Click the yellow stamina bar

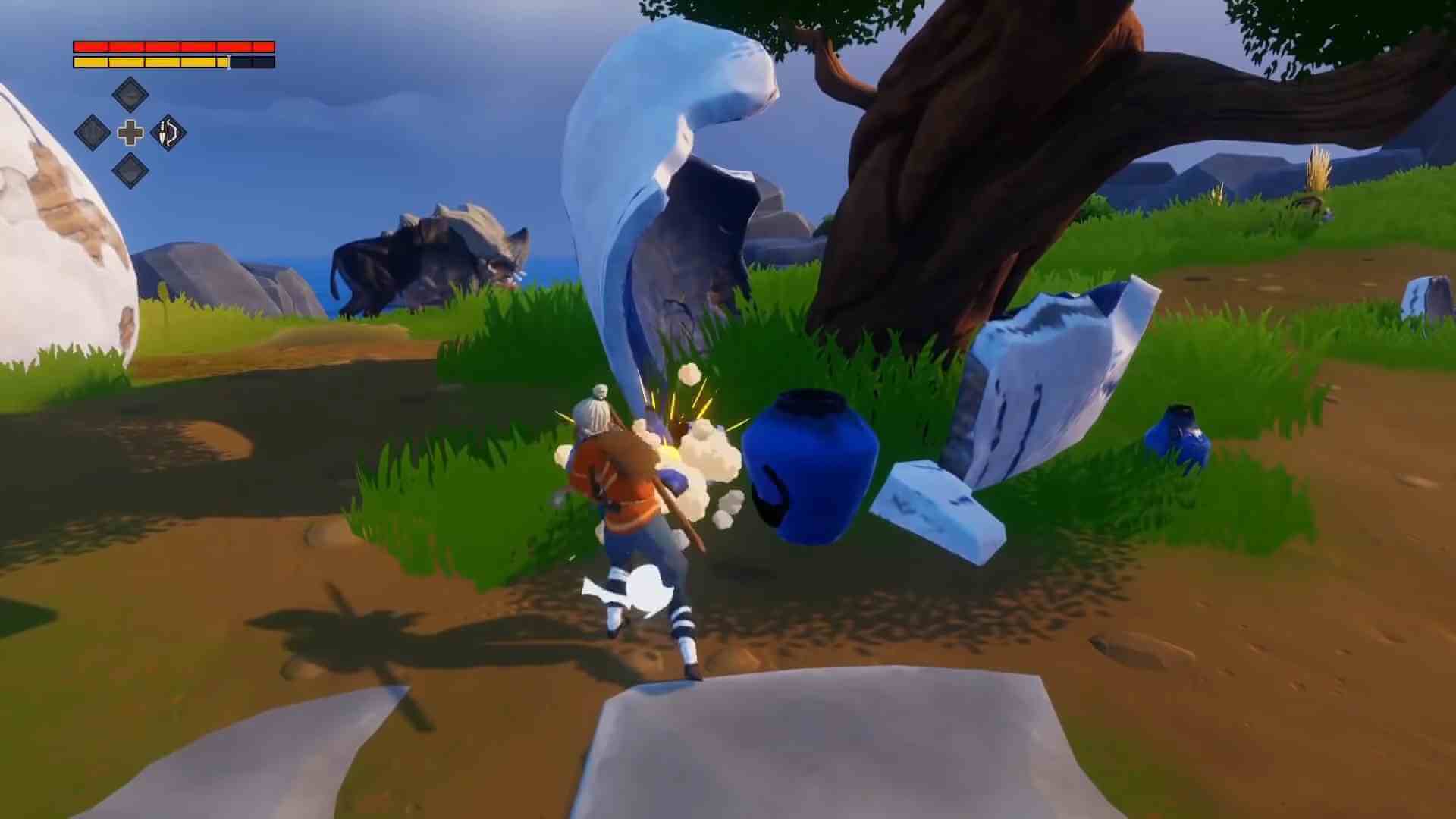click(152, 61)
